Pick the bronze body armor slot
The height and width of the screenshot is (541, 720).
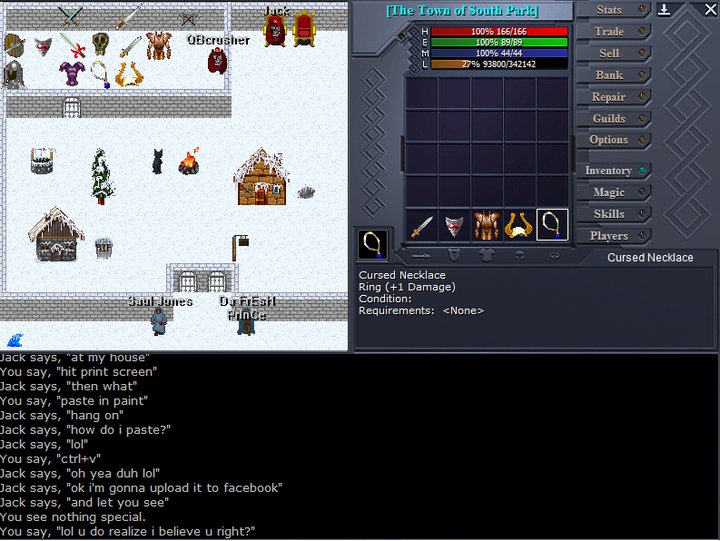click(487, 225)
